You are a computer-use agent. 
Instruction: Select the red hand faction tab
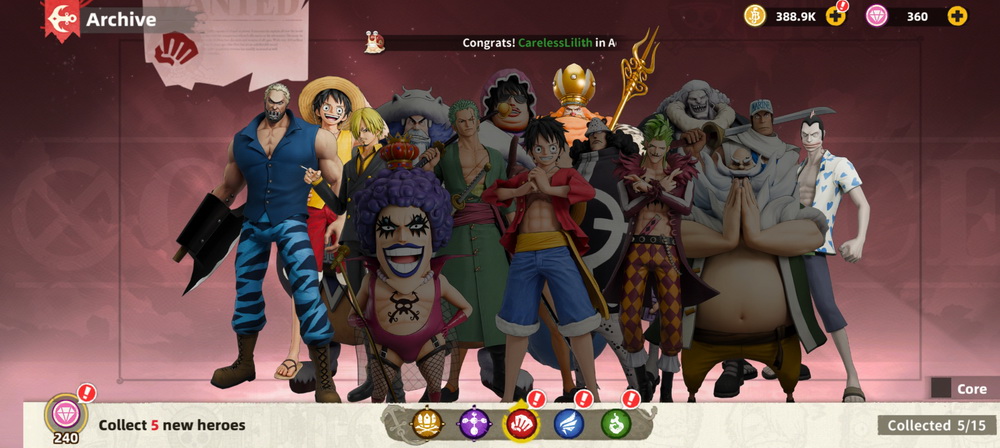click(x=521, y=424)
